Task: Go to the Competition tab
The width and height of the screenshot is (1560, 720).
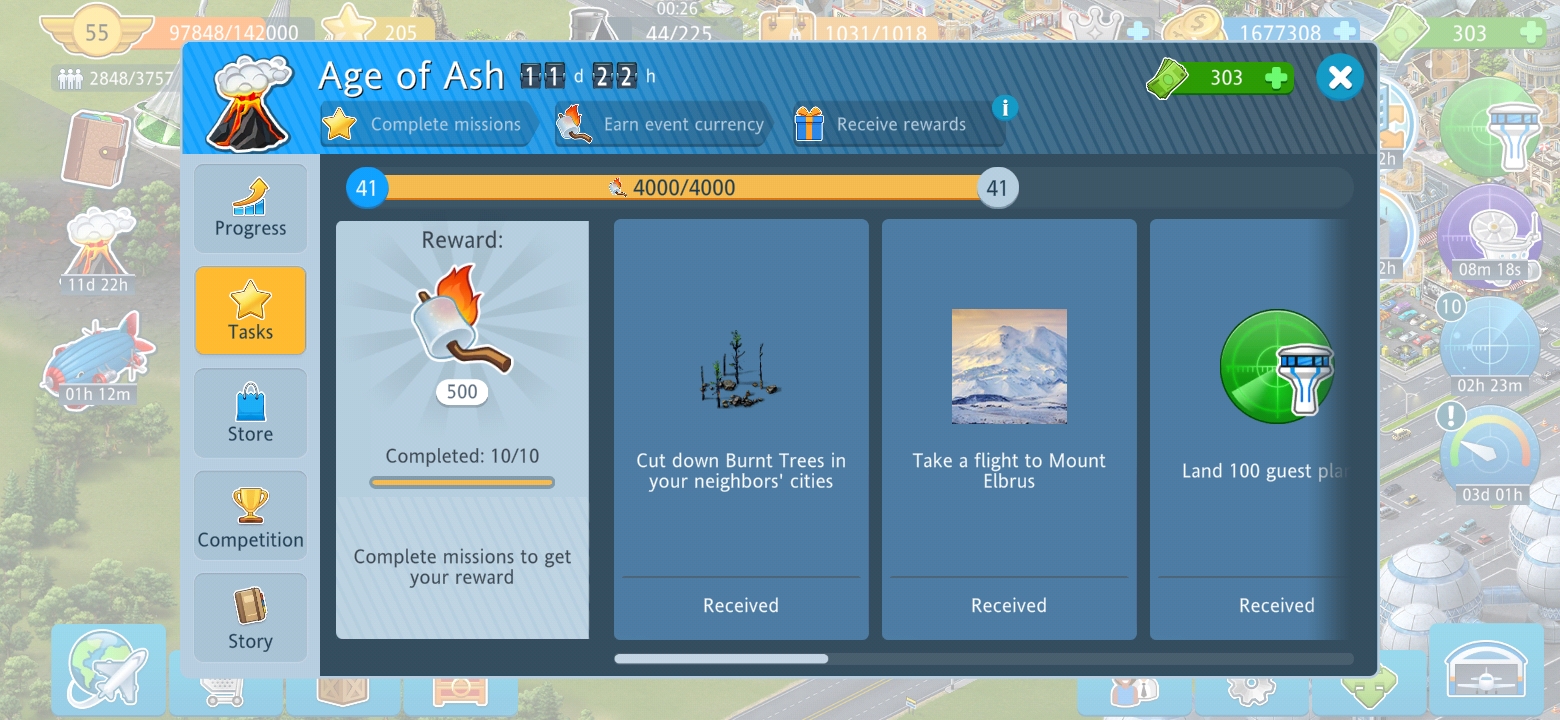Action: click(250, 517)
